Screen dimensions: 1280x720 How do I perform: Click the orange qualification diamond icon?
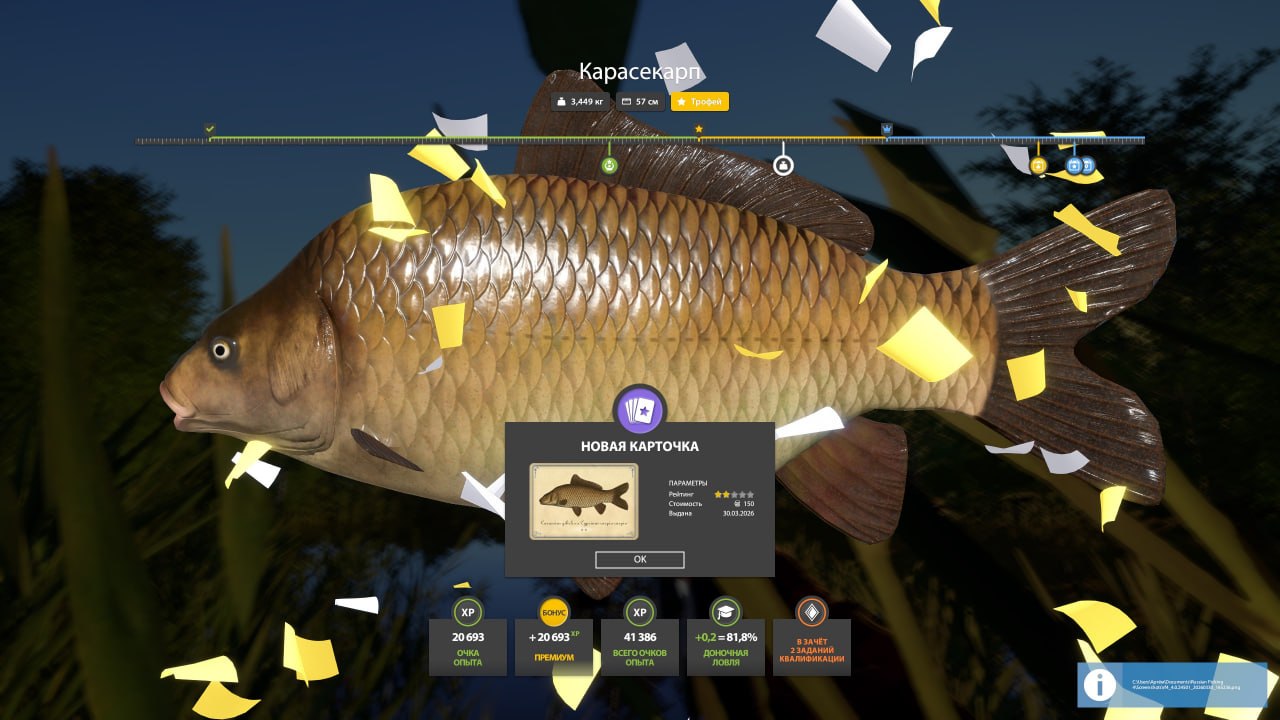811,613
